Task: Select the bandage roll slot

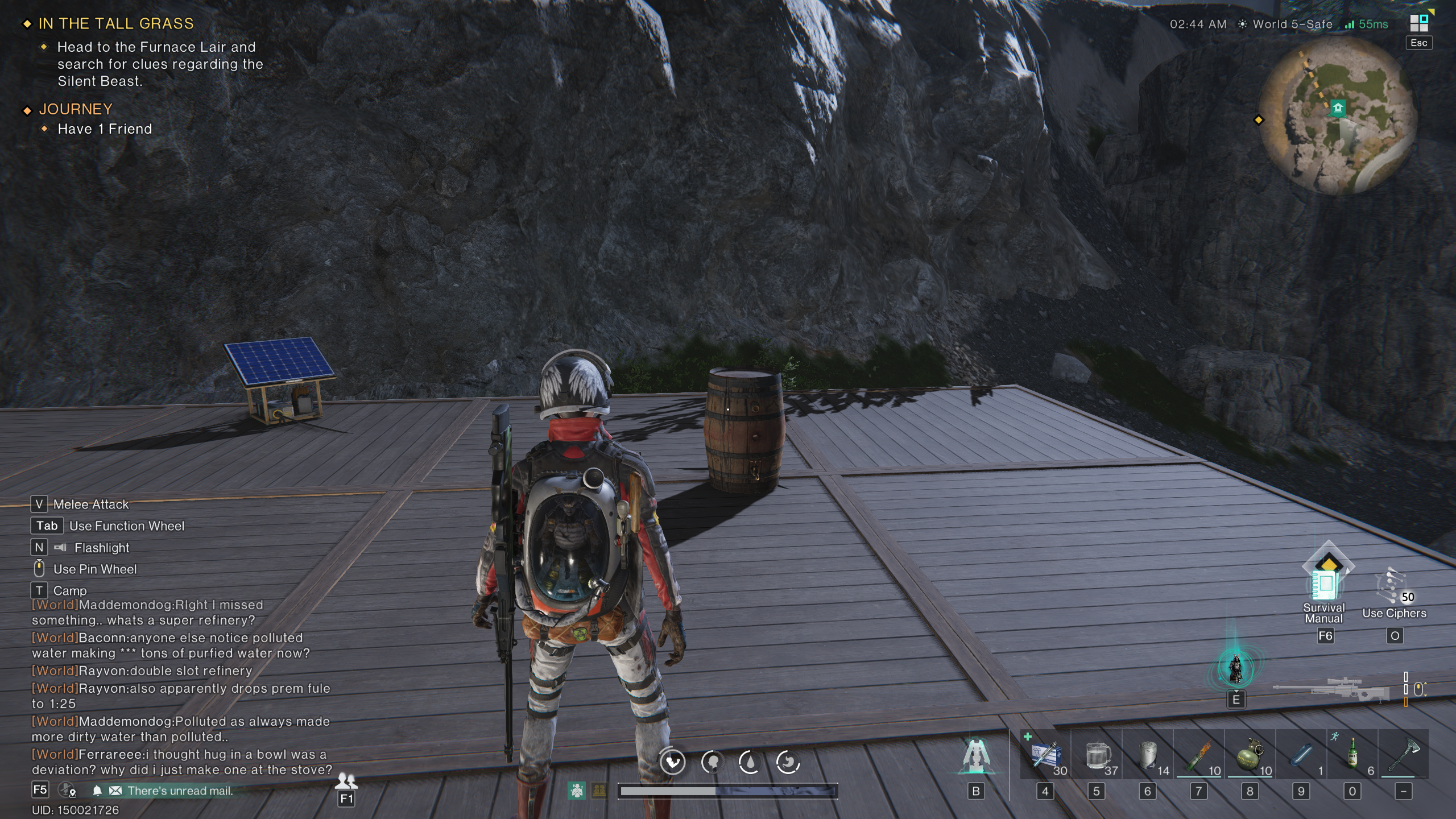Action: click(1148, 755)
